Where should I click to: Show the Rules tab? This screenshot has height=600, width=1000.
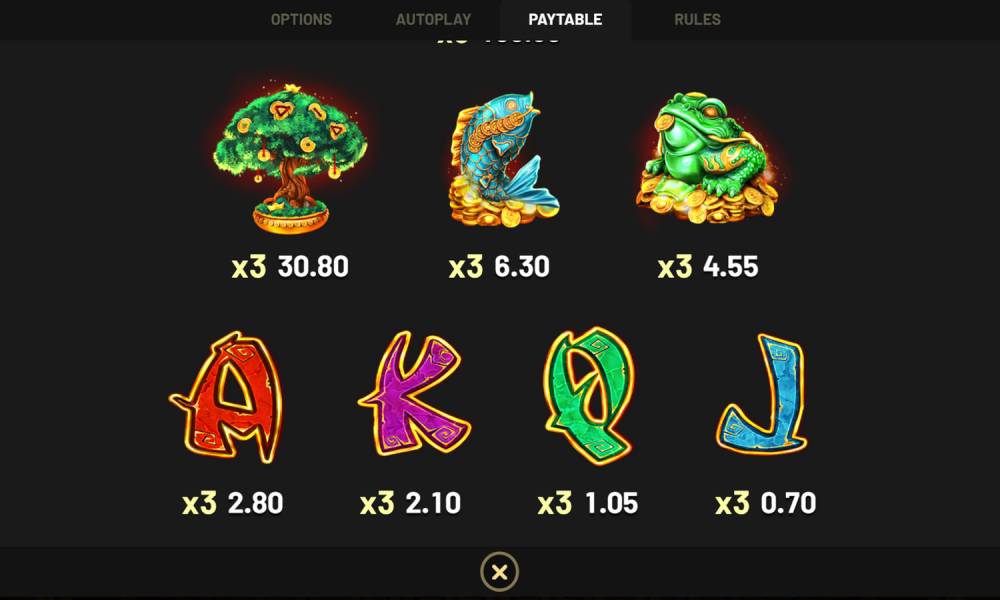pos(697,19)
